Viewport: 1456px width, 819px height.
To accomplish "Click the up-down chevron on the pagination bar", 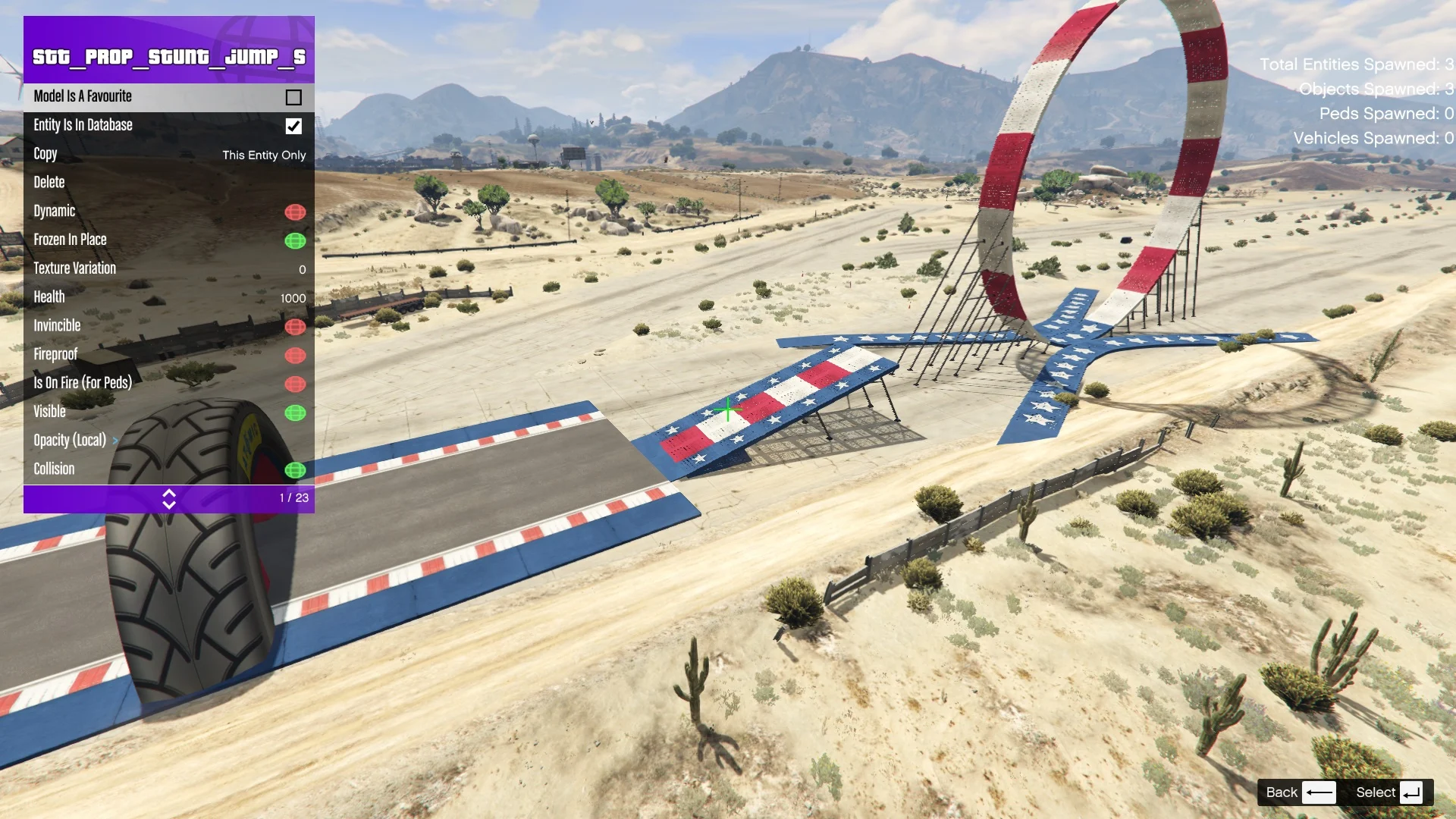I will point(169,499).
